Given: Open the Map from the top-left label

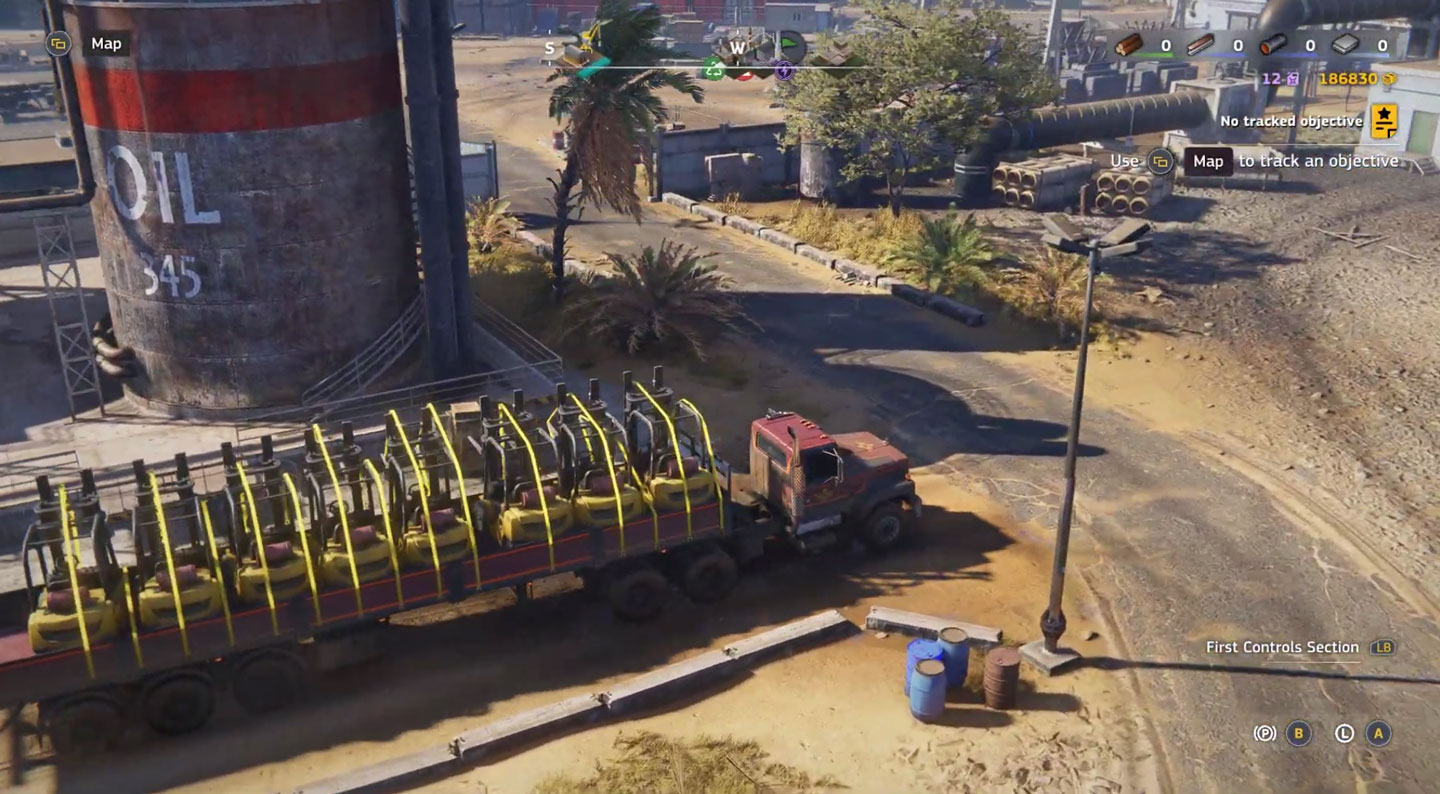Looking at the screenshot, I should click(x=105, y=44).
